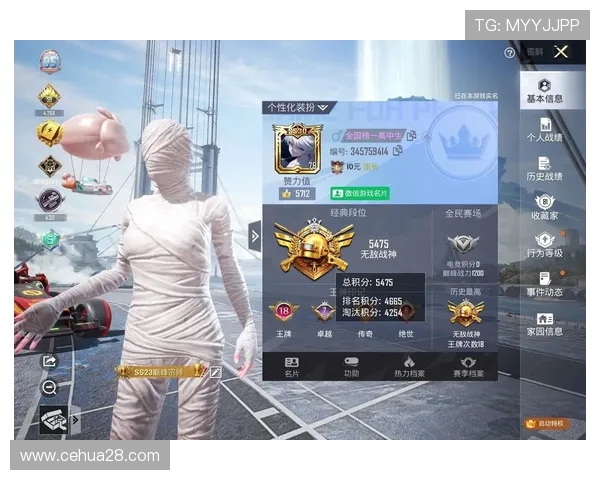Switch to the 基本信息 tab
This screenshot has height=480, width=600.
(x=545, y=91)
